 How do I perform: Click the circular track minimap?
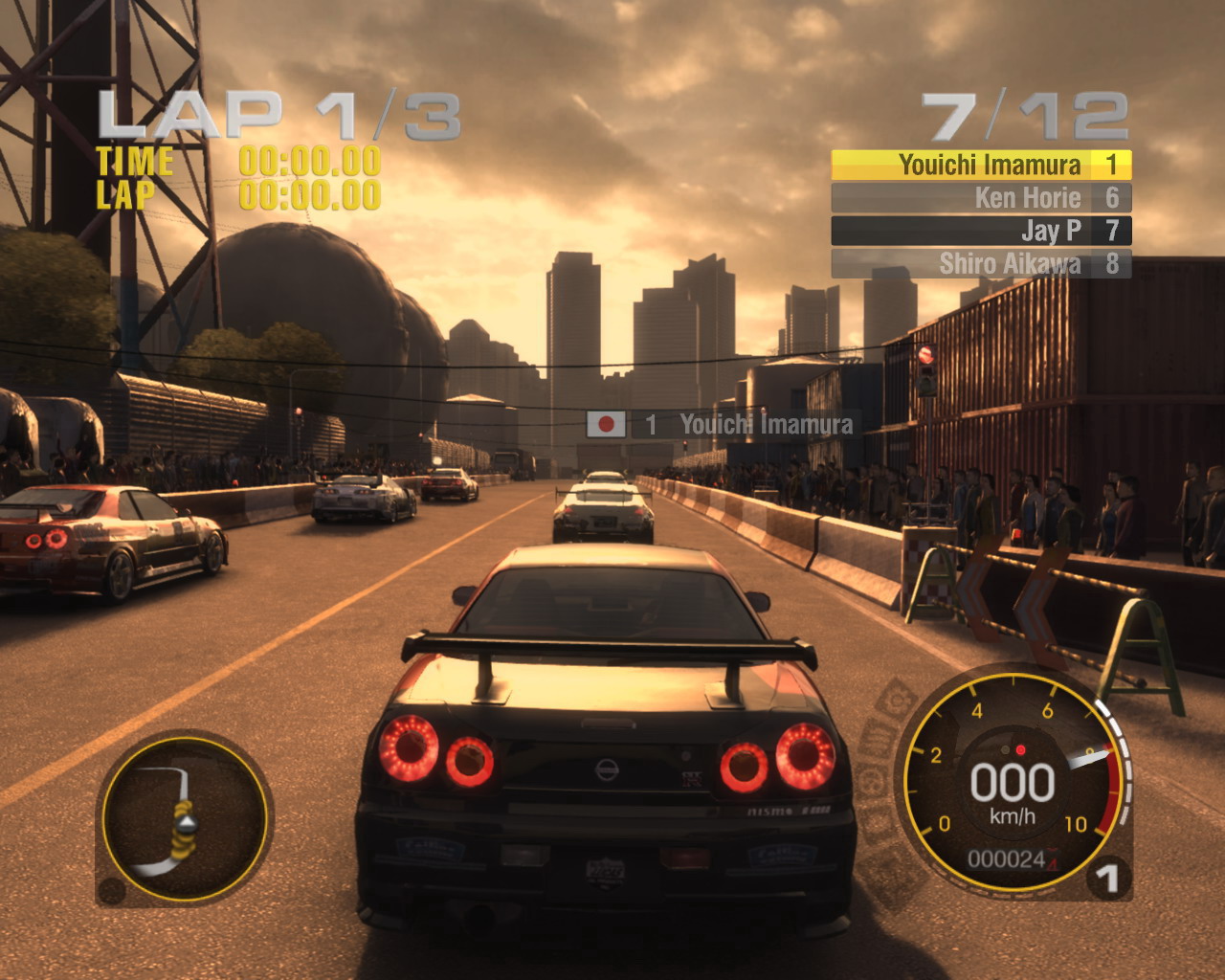coord(185,816)
